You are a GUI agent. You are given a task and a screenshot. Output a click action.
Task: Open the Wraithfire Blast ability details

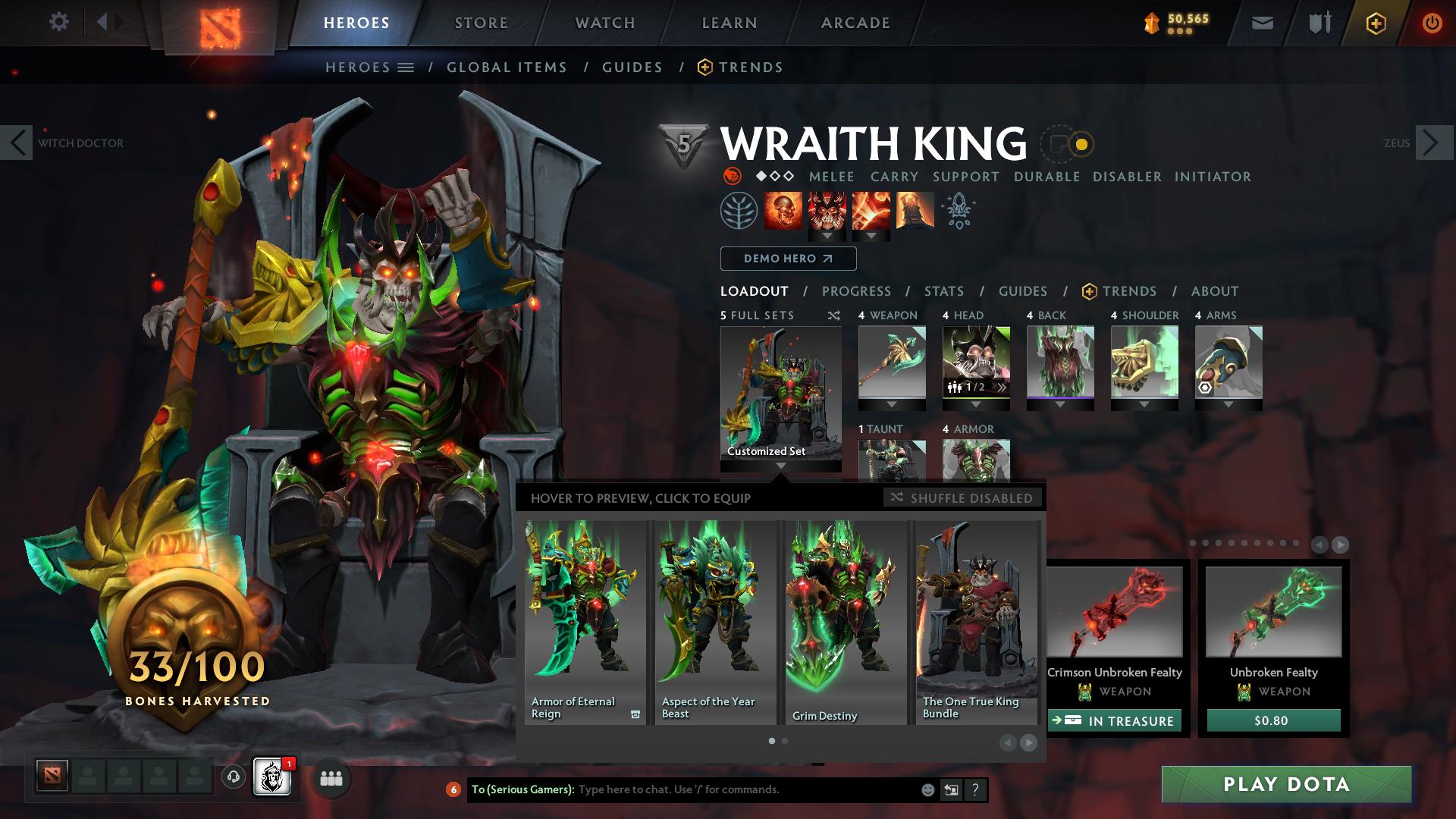[x=783, y=211]
